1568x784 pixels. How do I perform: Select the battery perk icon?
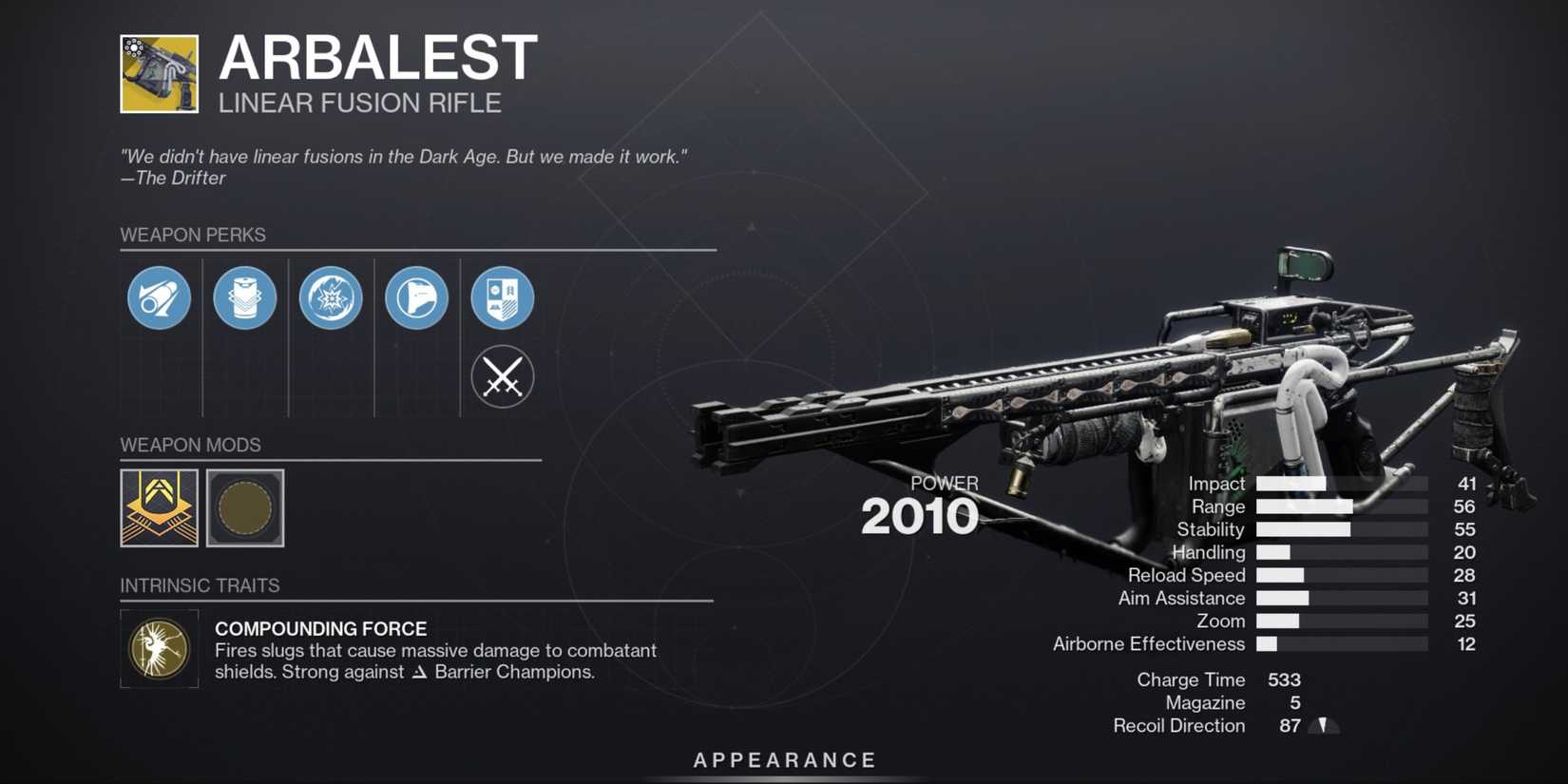tap(244, 297)
